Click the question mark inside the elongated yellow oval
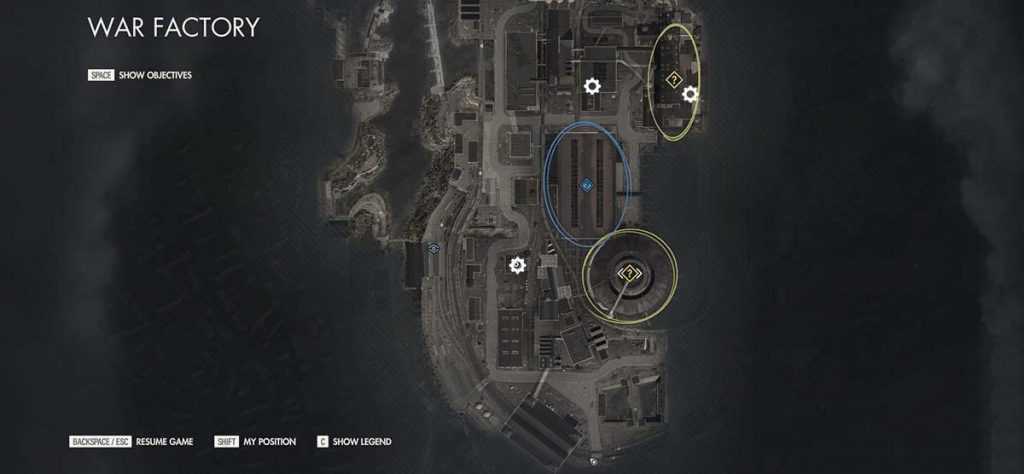 674,77
